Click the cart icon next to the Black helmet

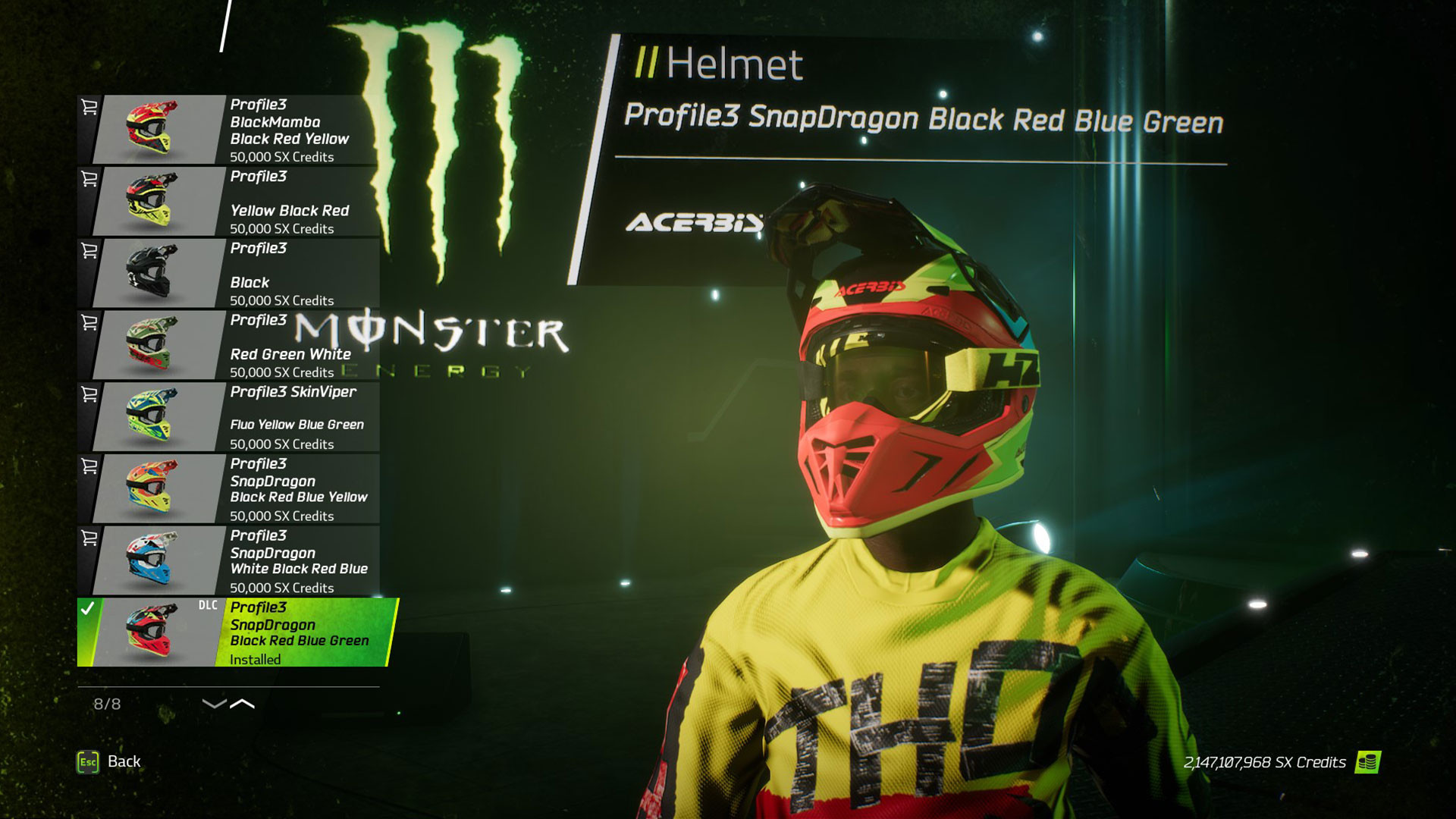coord(91,250)
